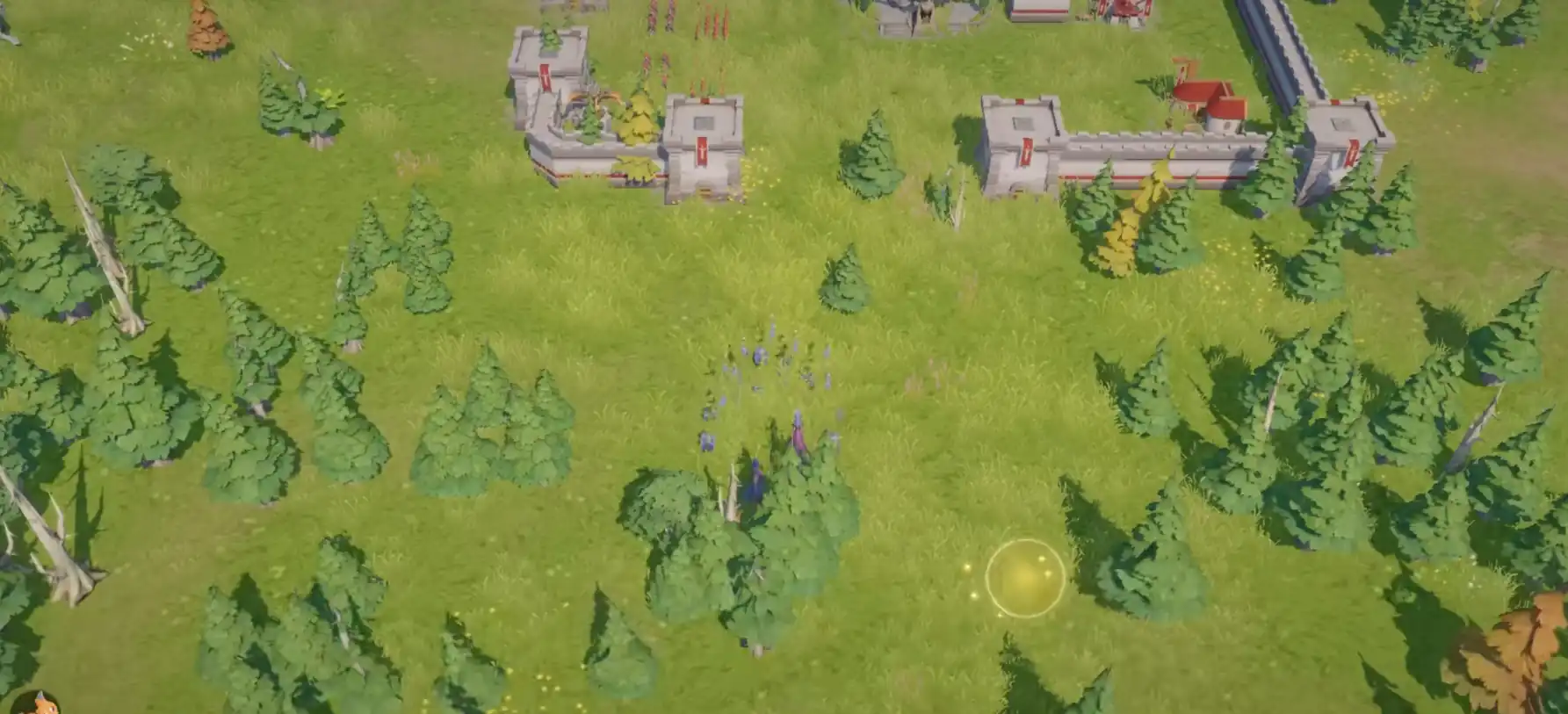The image size is (1568, 714).
Task: Click the round character portrait icon
Action: [x=37, y=703]
